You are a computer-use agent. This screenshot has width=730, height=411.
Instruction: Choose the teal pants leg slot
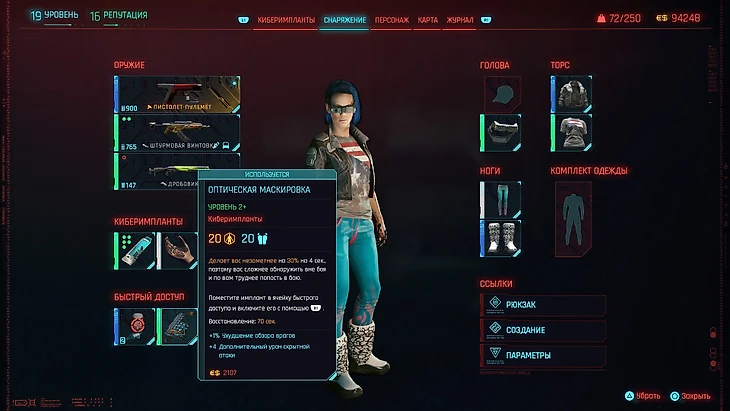503,199
